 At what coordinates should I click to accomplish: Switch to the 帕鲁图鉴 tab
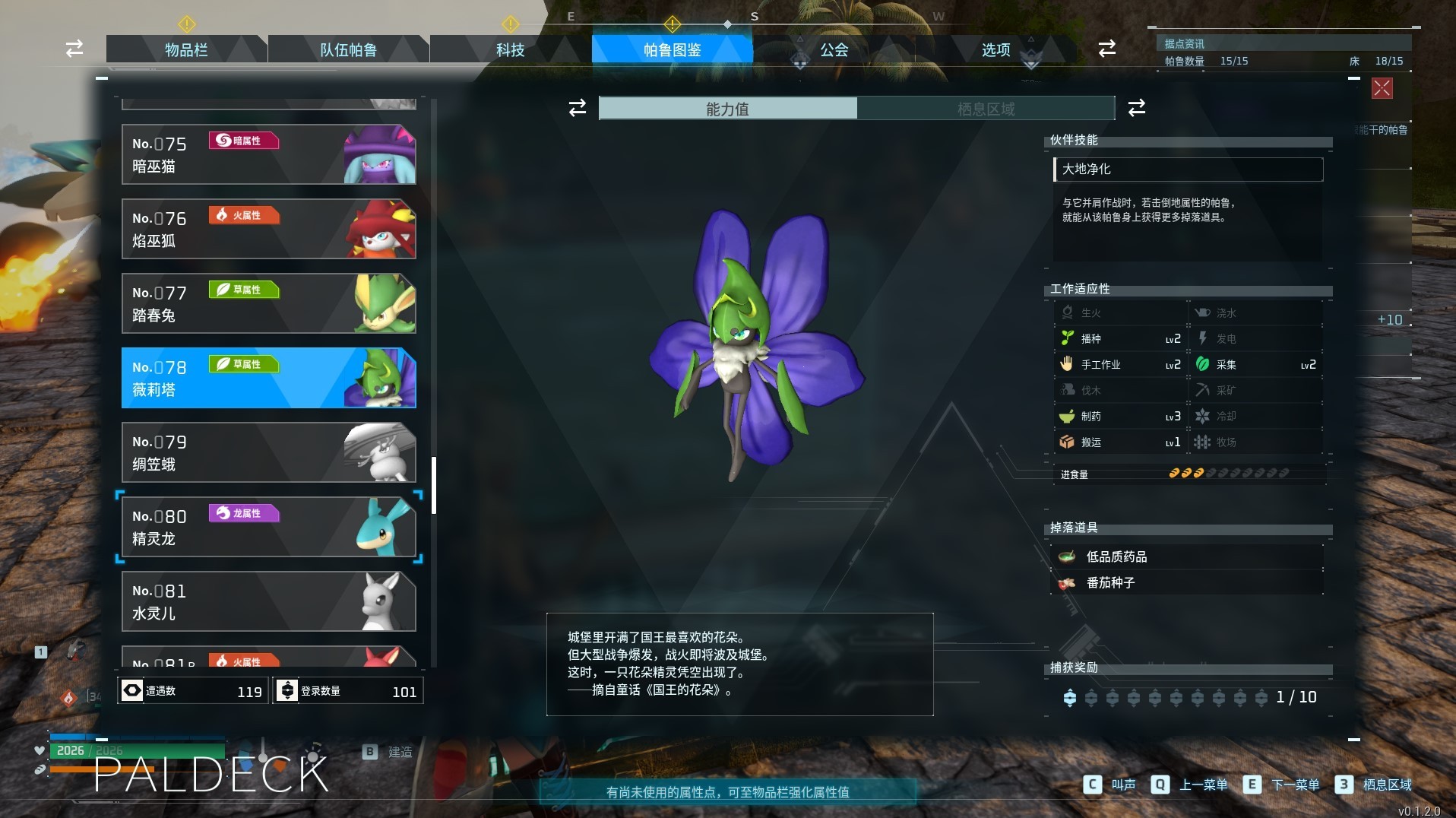672,49
